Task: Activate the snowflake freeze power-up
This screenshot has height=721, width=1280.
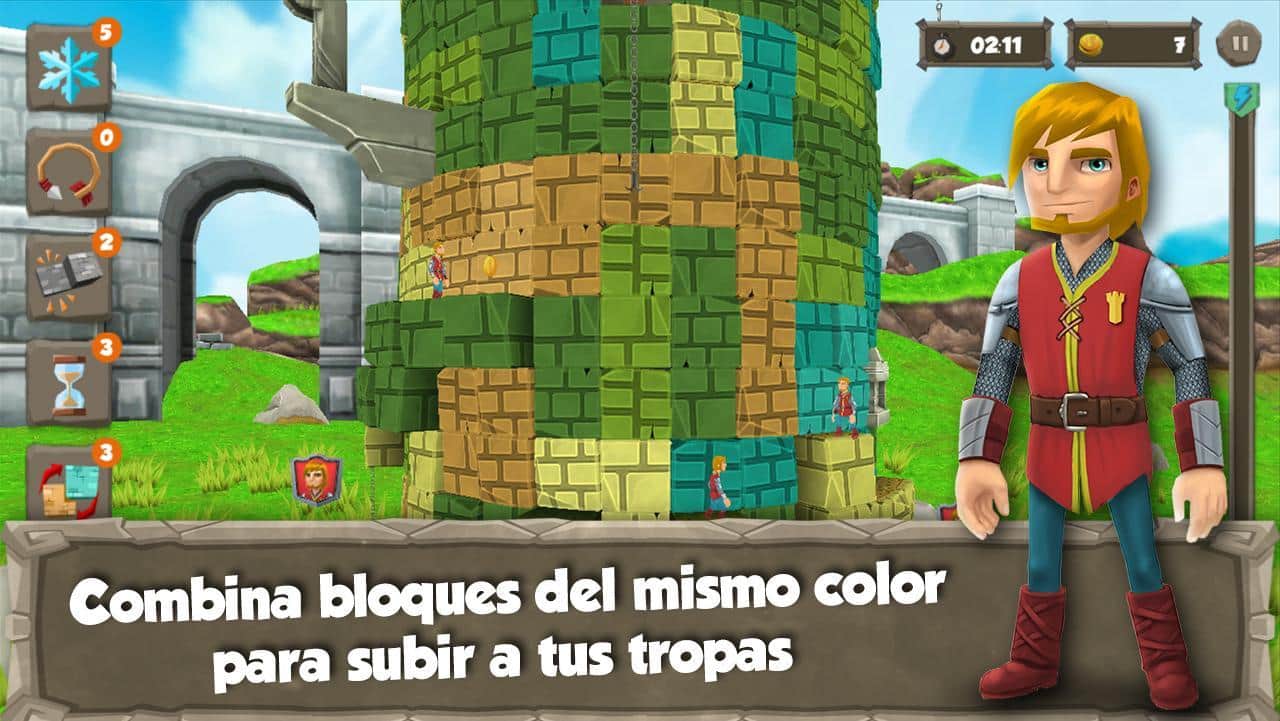Action: (68, 65)
